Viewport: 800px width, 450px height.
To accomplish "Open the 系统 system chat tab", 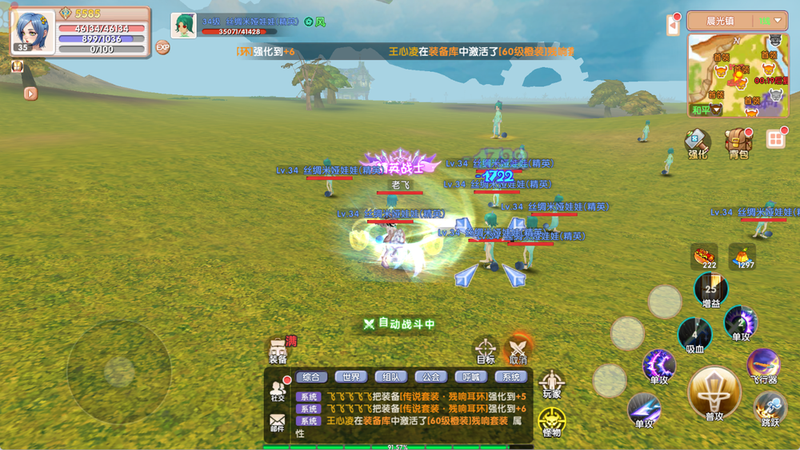I will [511, 377].
